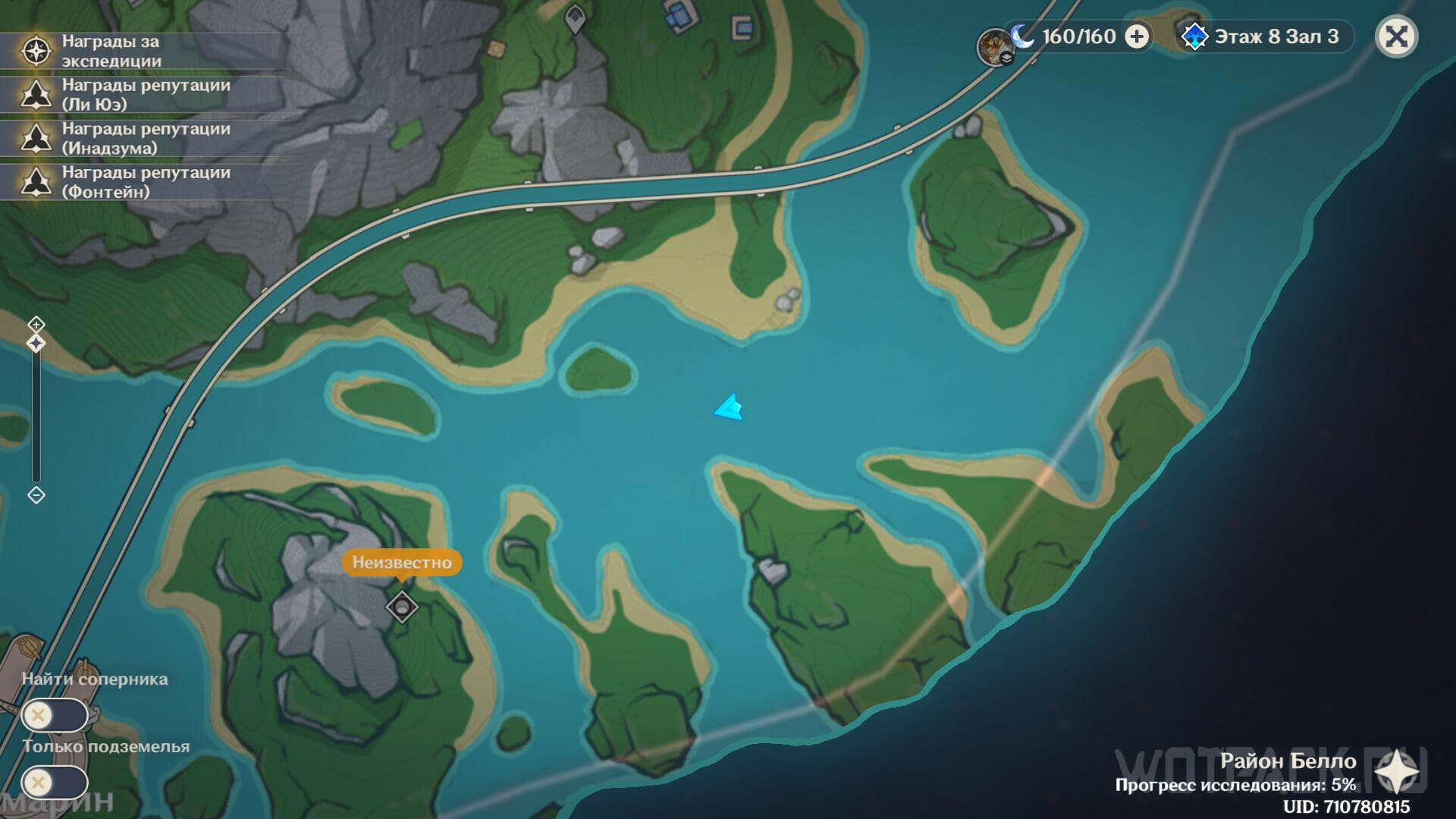1456x819 pixels.
Task: Toggle the "Найти соперника" switch
Action: 55,715
